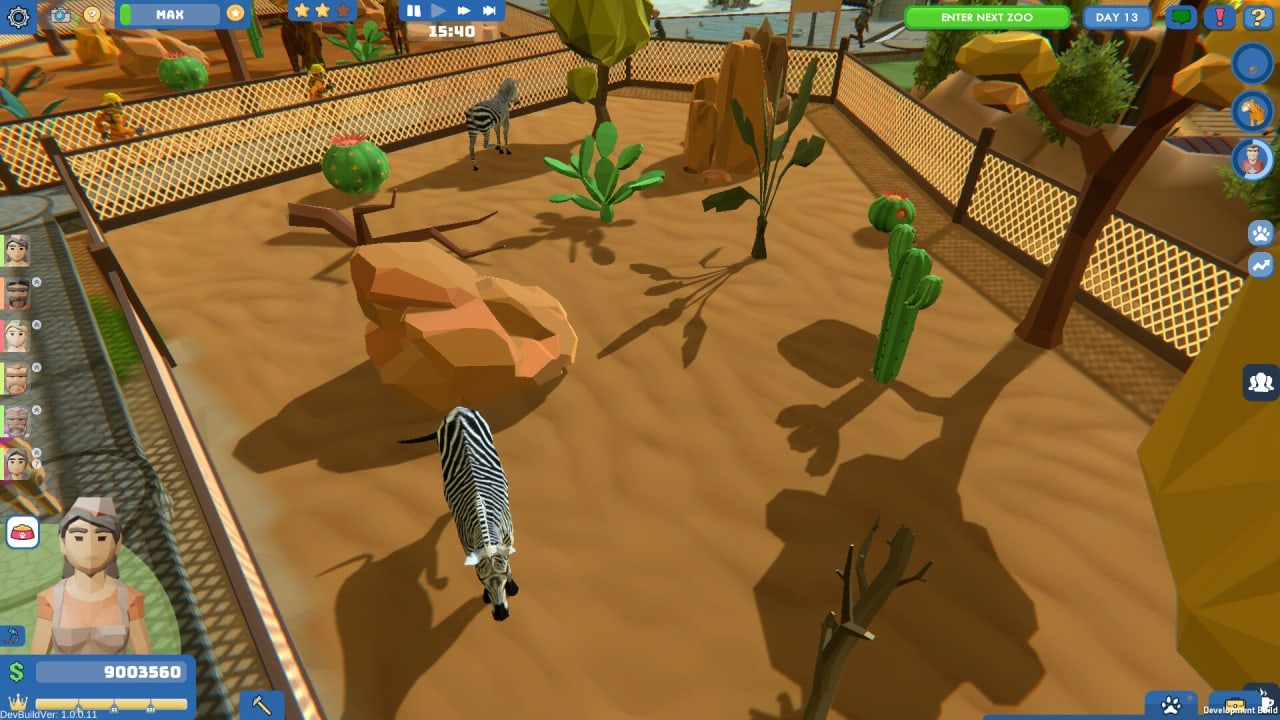Show alerts with red exclamation button
The image size is (1280, 720).
click(1219, 17)
